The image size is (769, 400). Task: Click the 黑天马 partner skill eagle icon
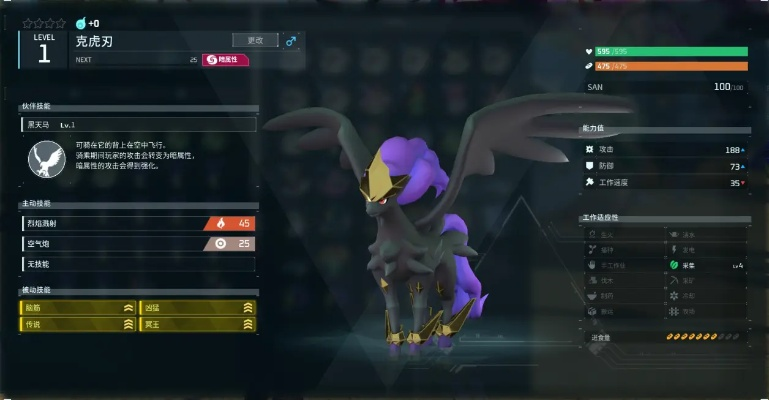click(43, 159)
